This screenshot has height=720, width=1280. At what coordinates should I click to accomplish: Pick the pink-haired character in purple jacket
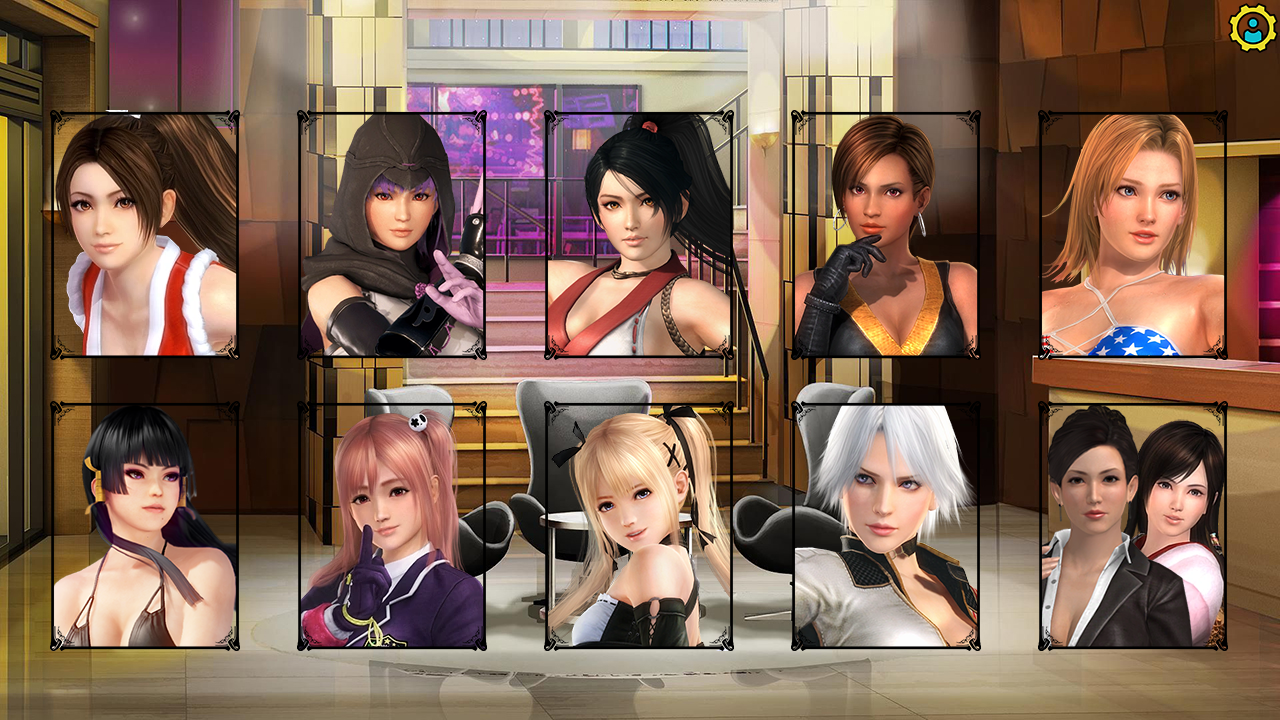click(392, 526)
